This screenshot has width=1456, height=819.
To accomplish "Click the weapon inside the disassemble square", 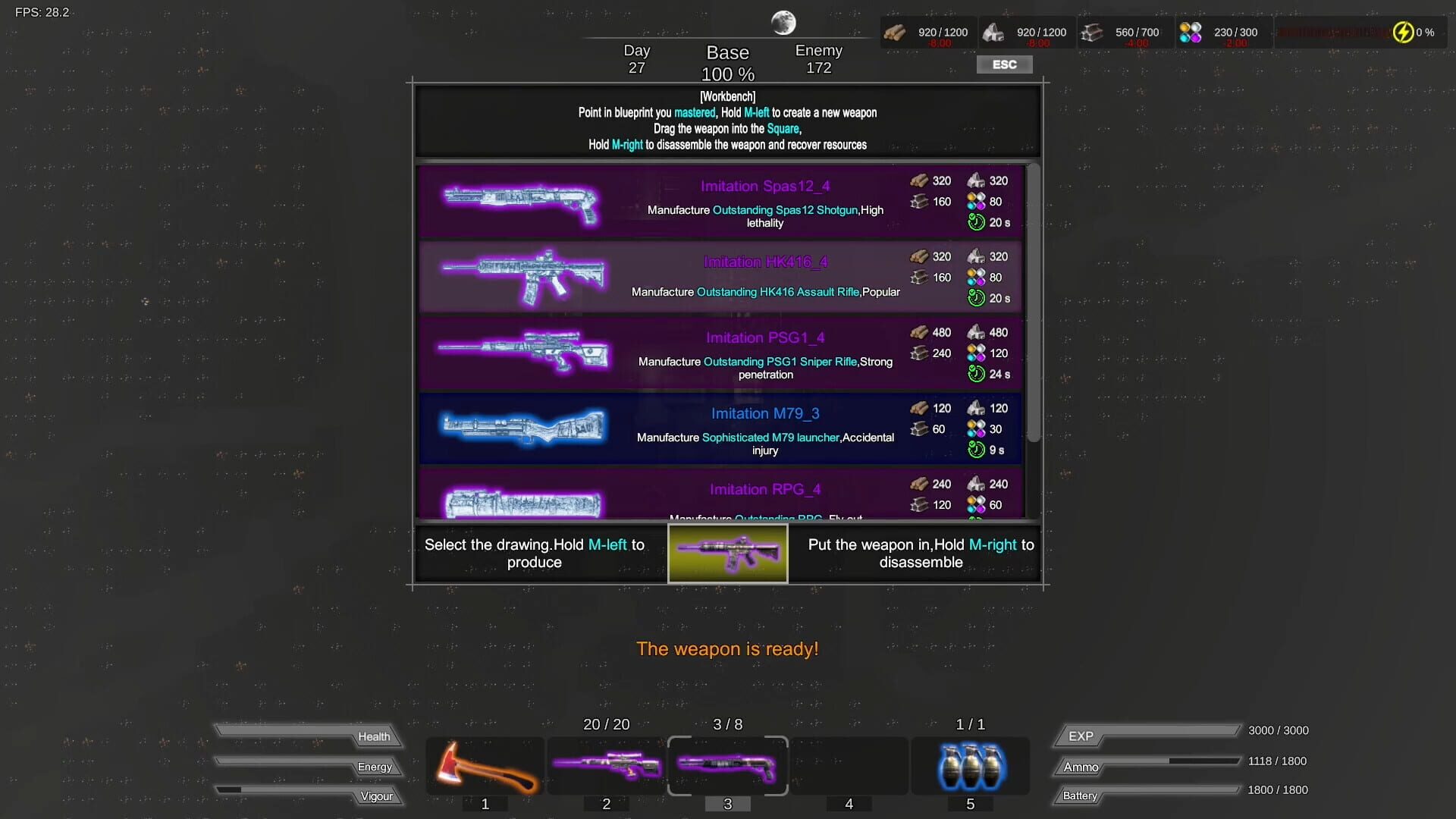I will 727,554.
